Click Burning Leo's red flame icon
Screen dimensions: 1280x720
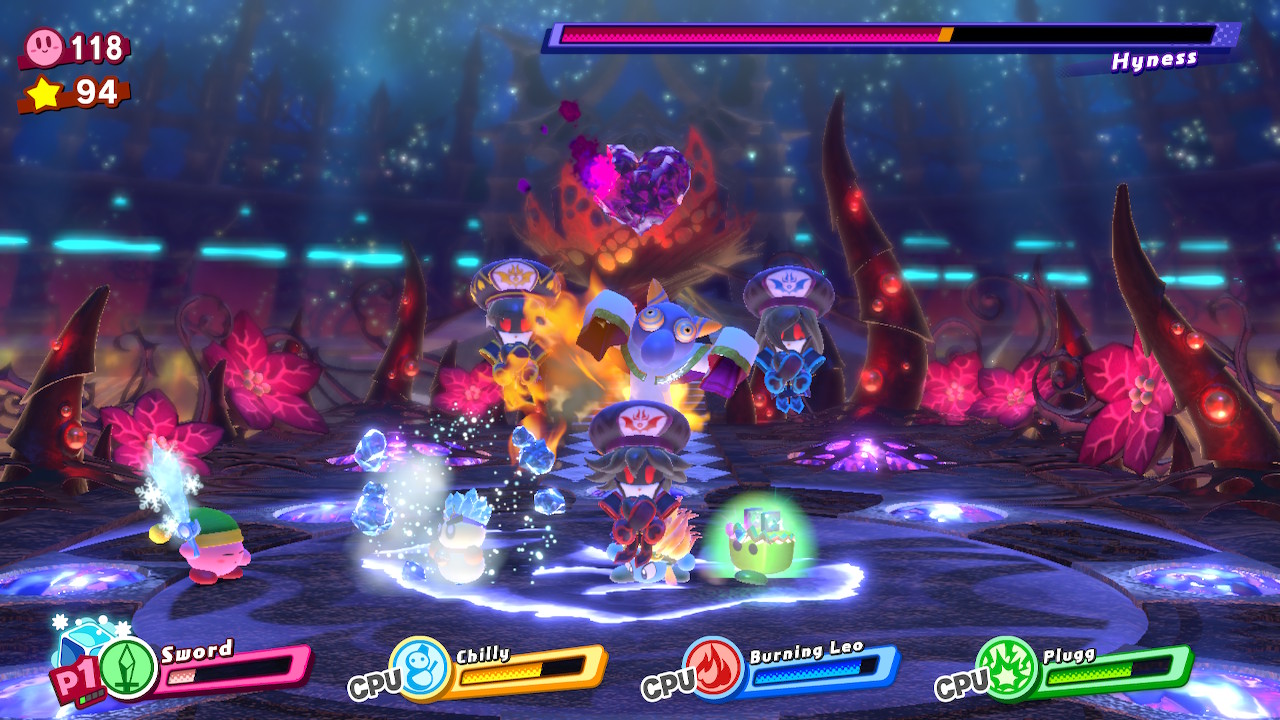(x=713, y=667)
